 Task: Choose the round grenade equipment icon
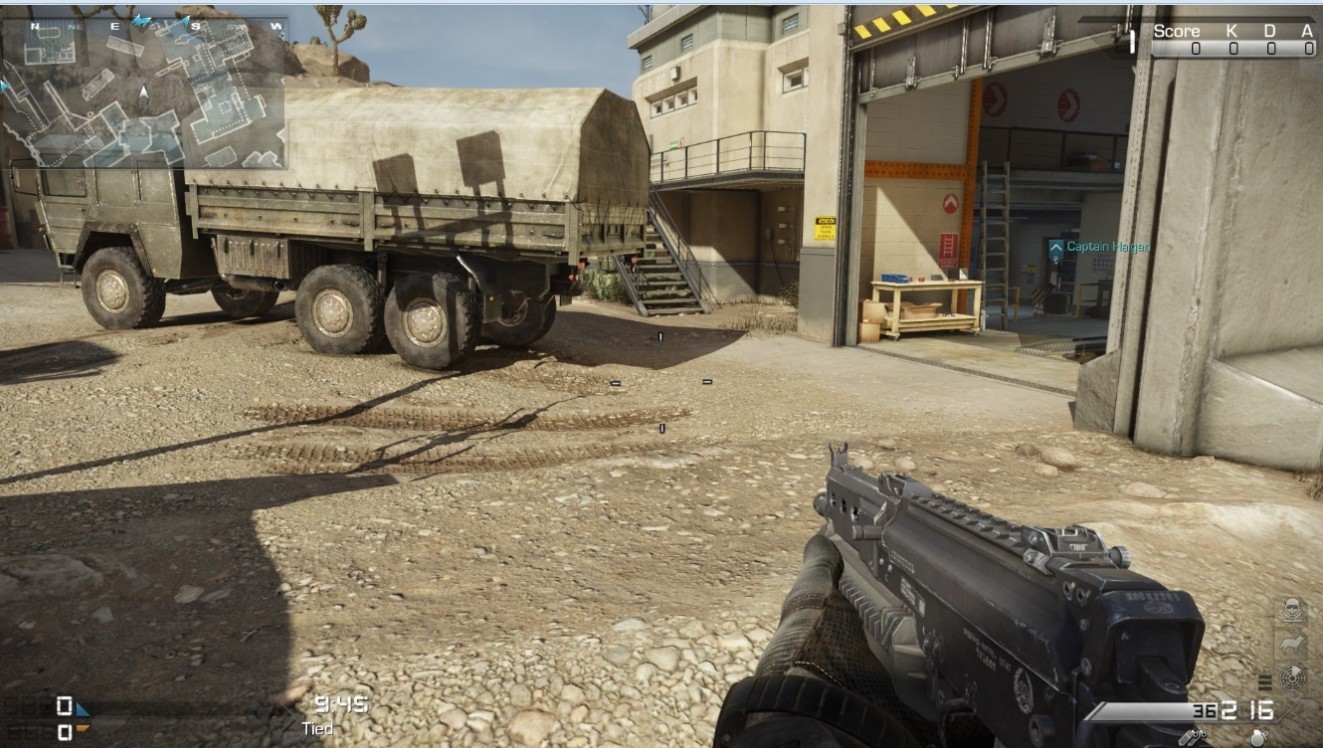pyautogui.click(x=1259, y=737)
